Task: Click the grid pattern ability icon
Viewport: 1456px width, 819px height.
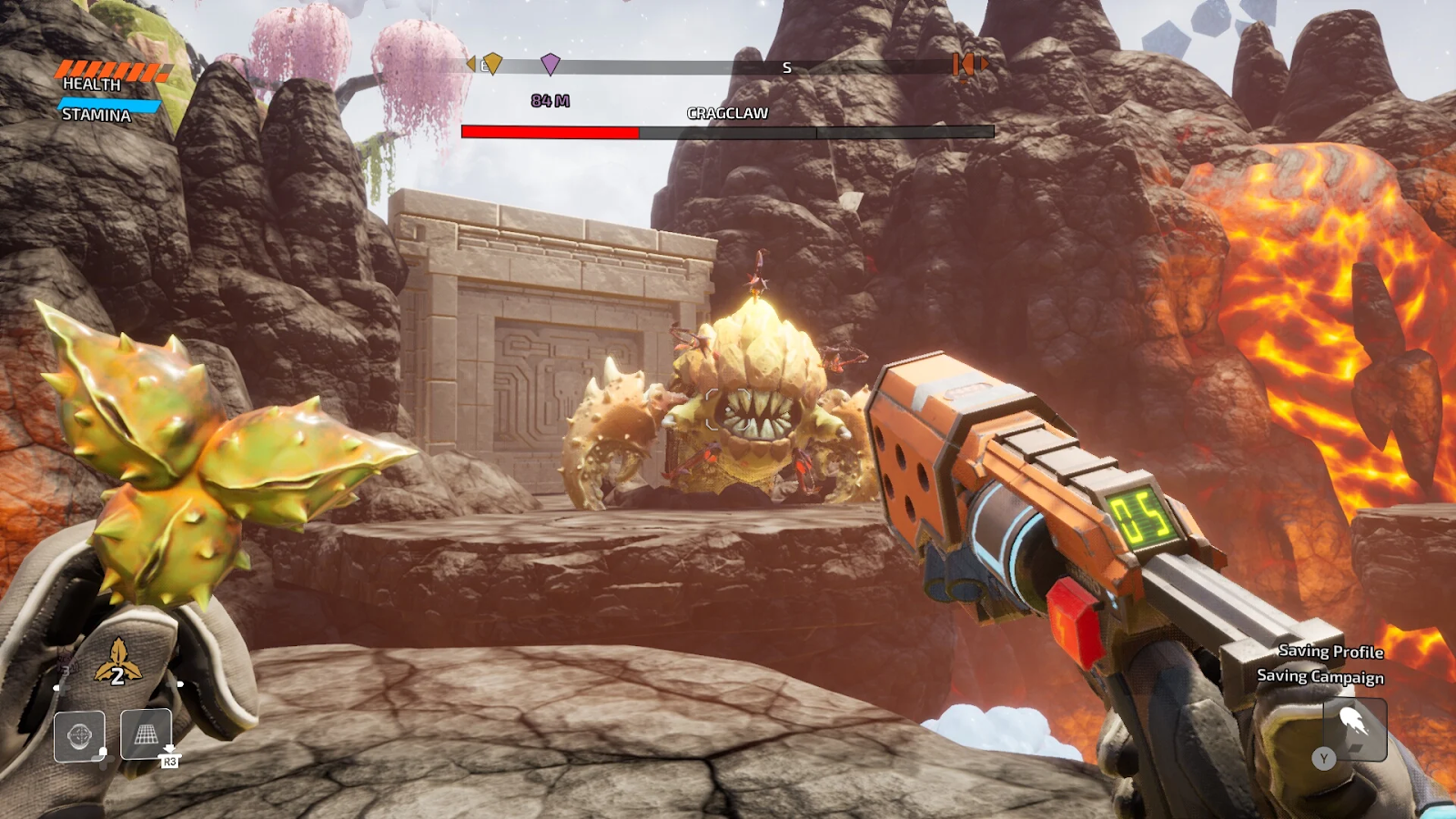Action: 146,733
